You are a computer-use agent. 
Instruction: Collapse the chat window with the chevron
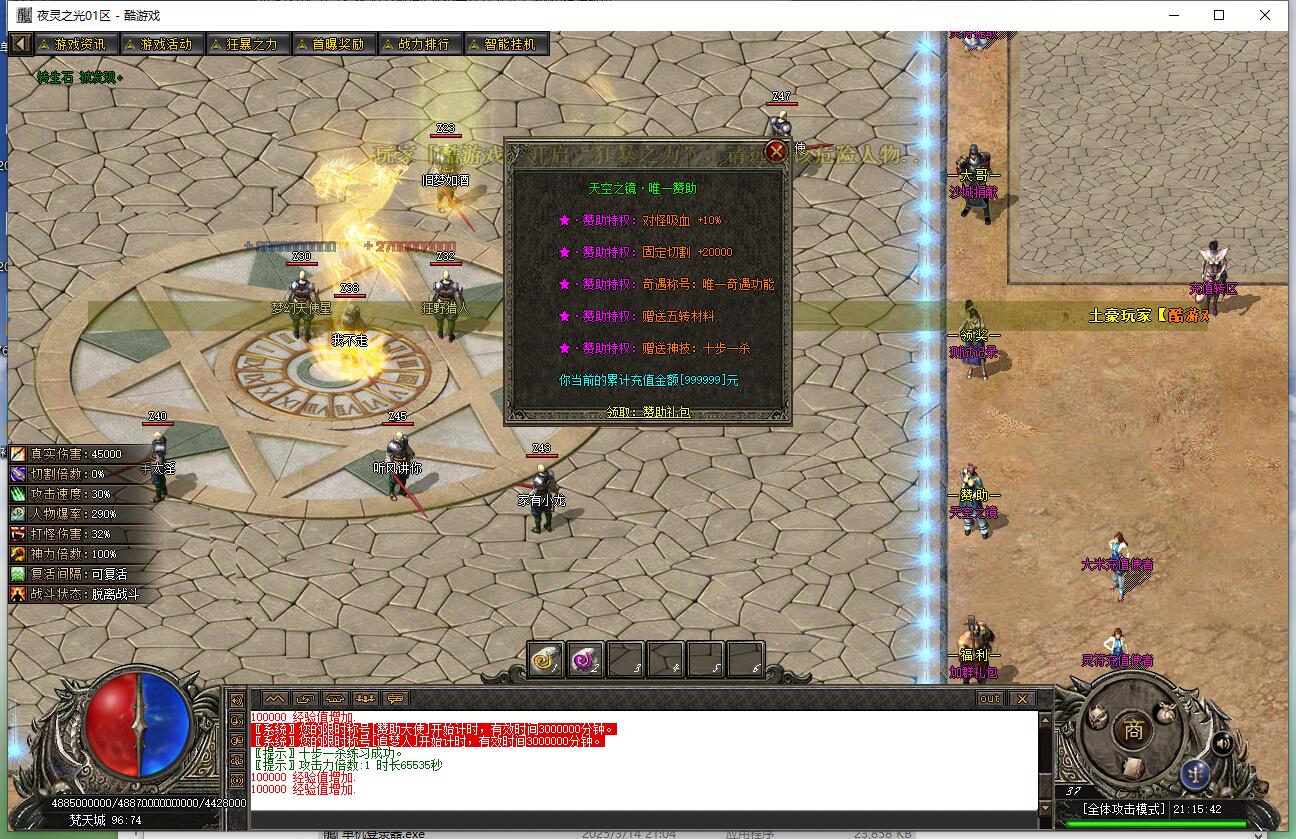click(x=275, y=699)
